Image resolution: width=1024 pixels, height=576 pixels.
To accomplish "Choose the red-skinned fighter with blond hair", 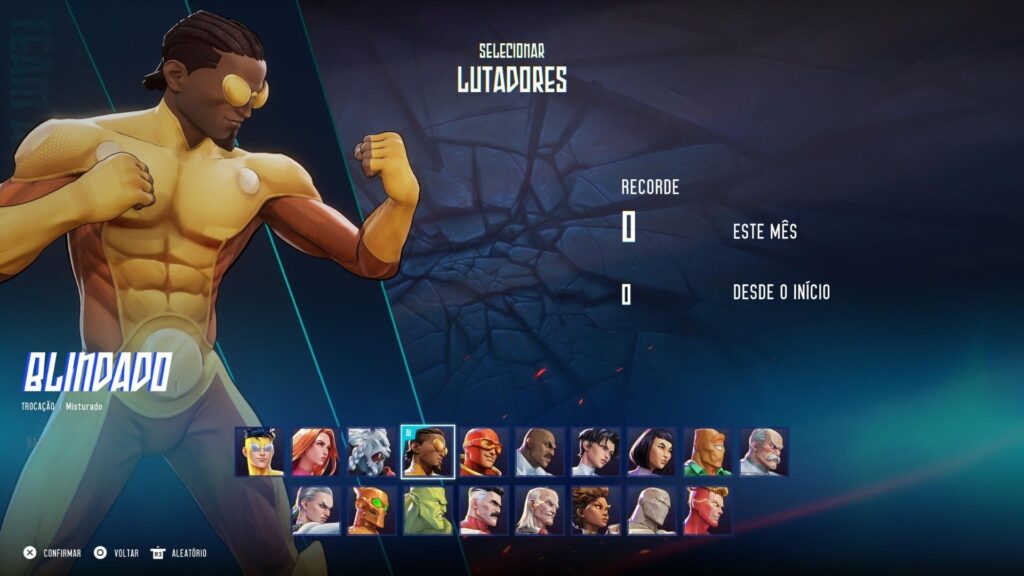I will (708, 510).
